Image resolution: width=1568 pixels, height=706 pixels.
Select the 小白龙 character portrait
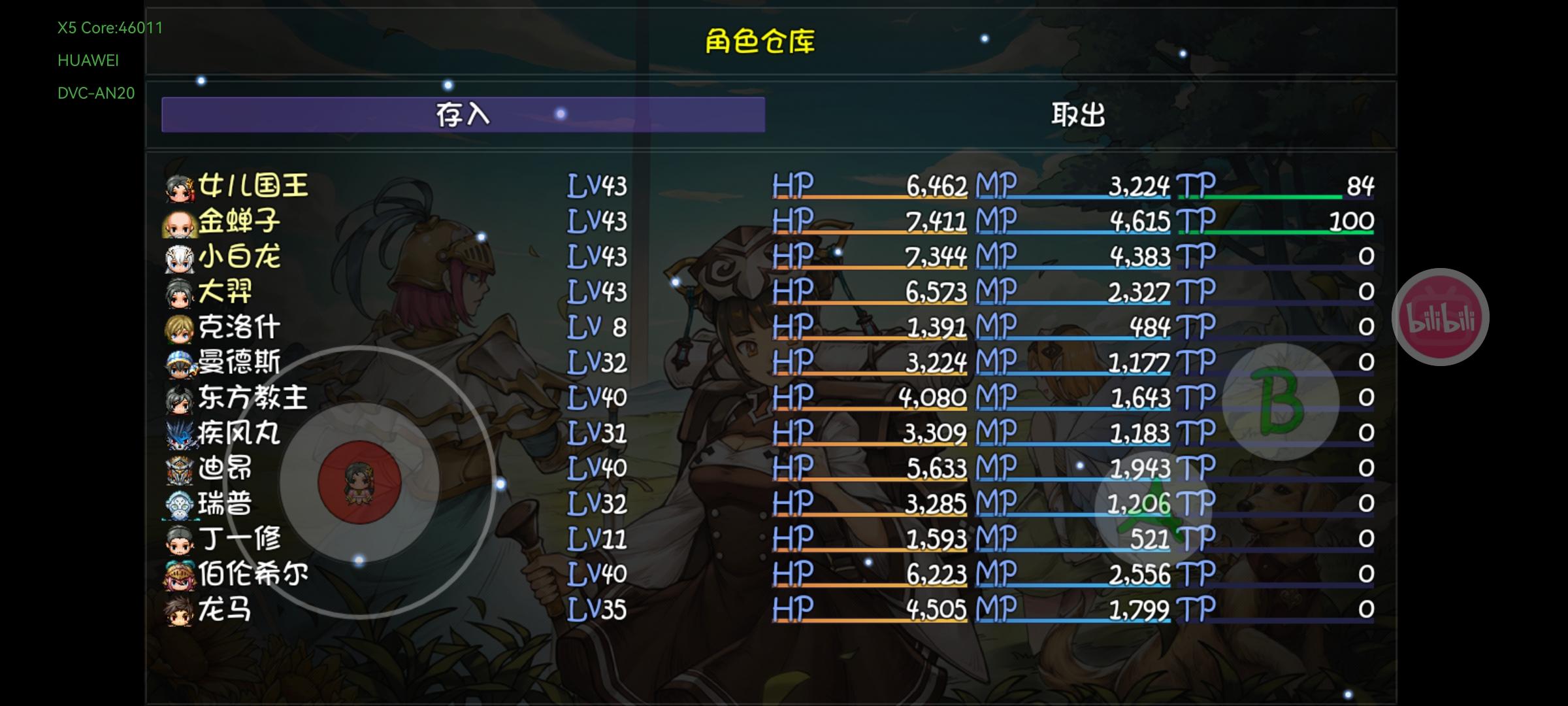click(x=181, y=256)
